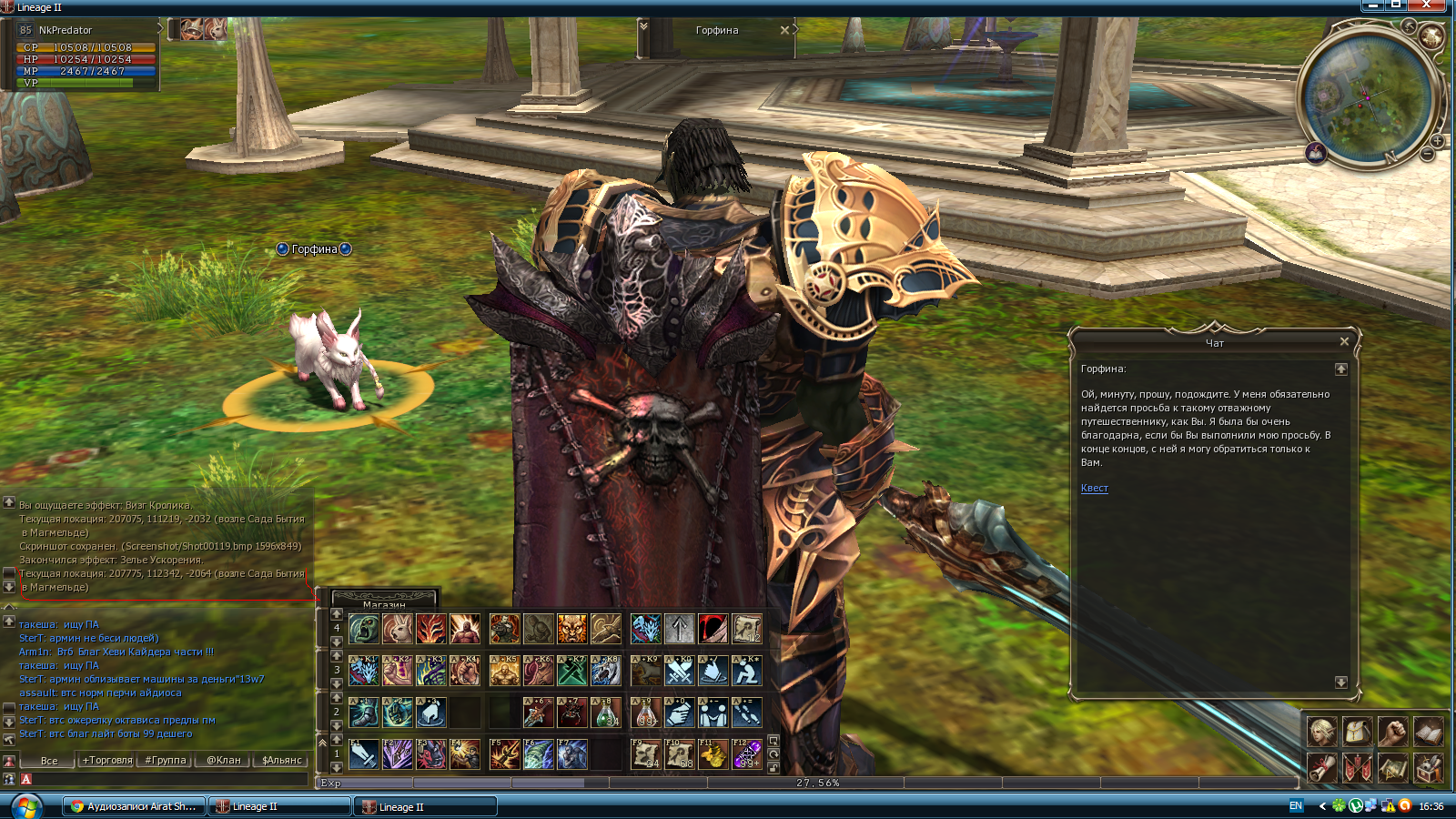The height and width of the screenshot is (819, 1456).
Task: Use the F1 sword attack slot
Action: (363, 754)
